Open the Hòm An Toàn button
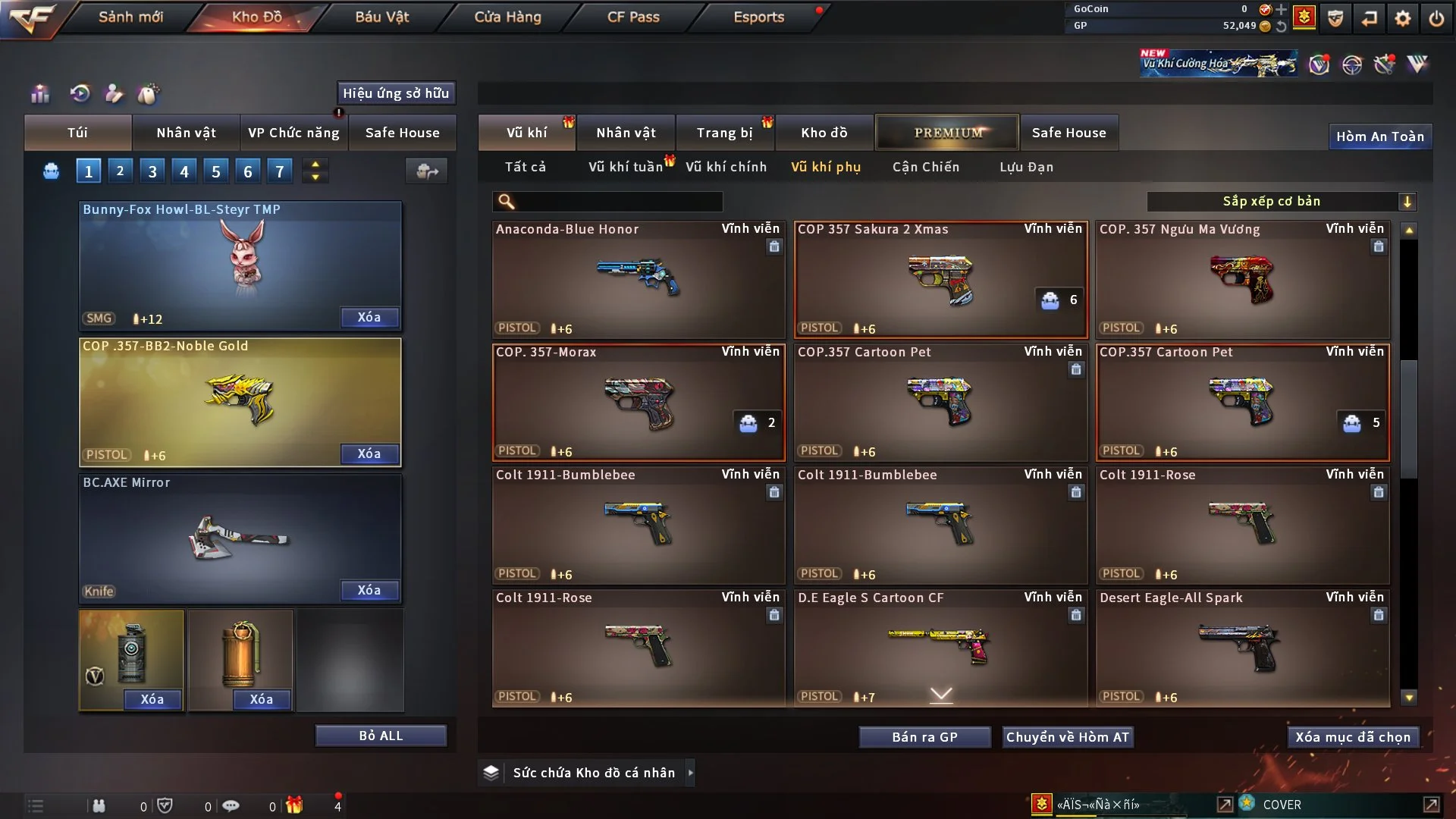The image size is (1456, 819). (x=1379, y=136)
